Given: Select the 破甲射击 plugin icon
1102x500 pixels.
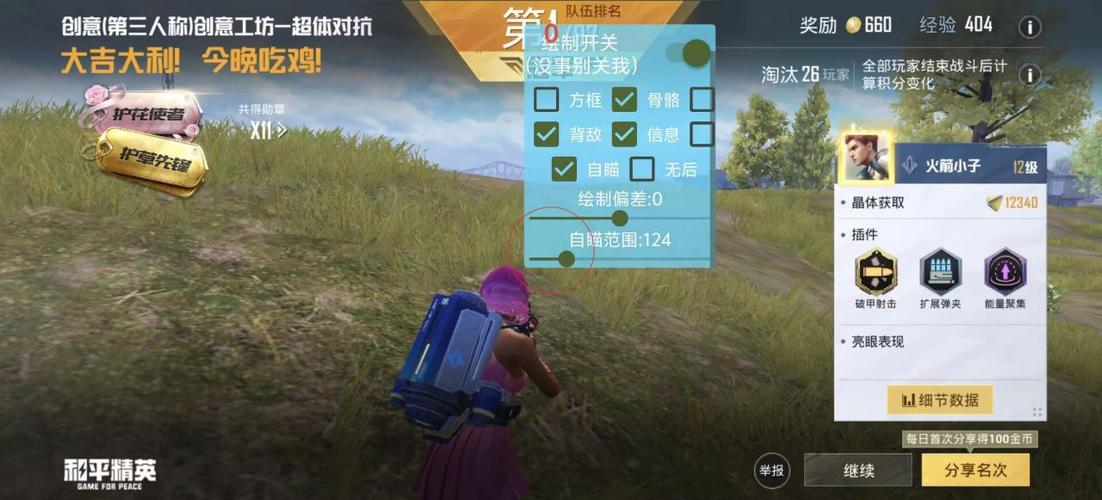Looking at the screenshot, I should click(x=876, y=272).
